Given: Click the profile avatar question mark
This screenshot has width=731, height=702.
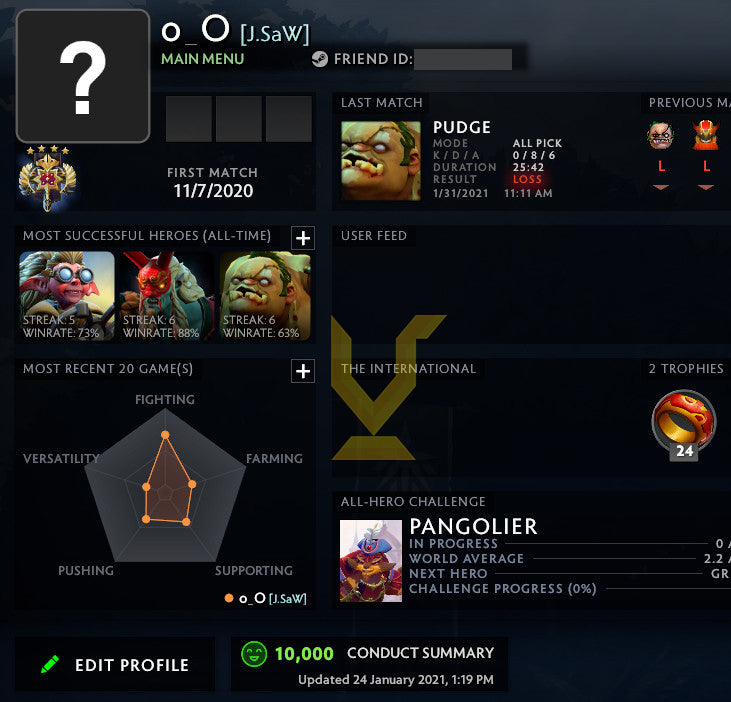Looking at the screenshot, I should coord(83,77).
